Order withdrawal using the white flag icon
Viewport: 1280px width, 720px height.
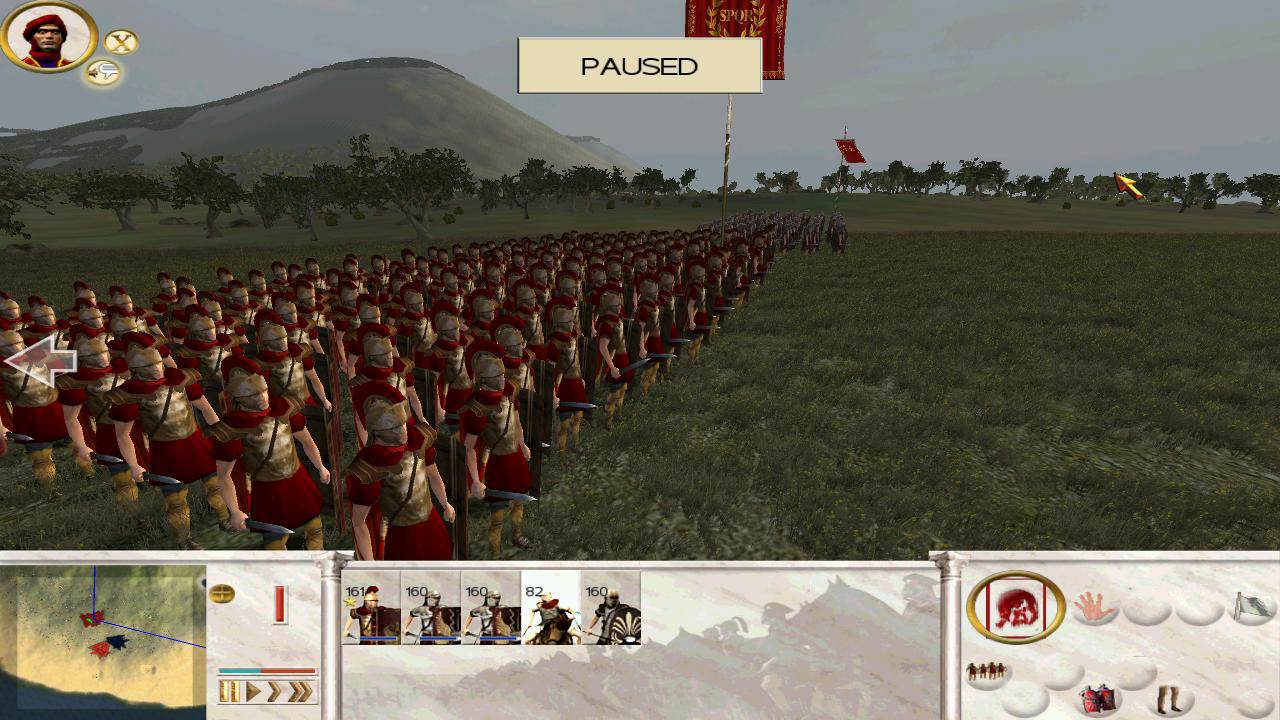click(1252, 606)
